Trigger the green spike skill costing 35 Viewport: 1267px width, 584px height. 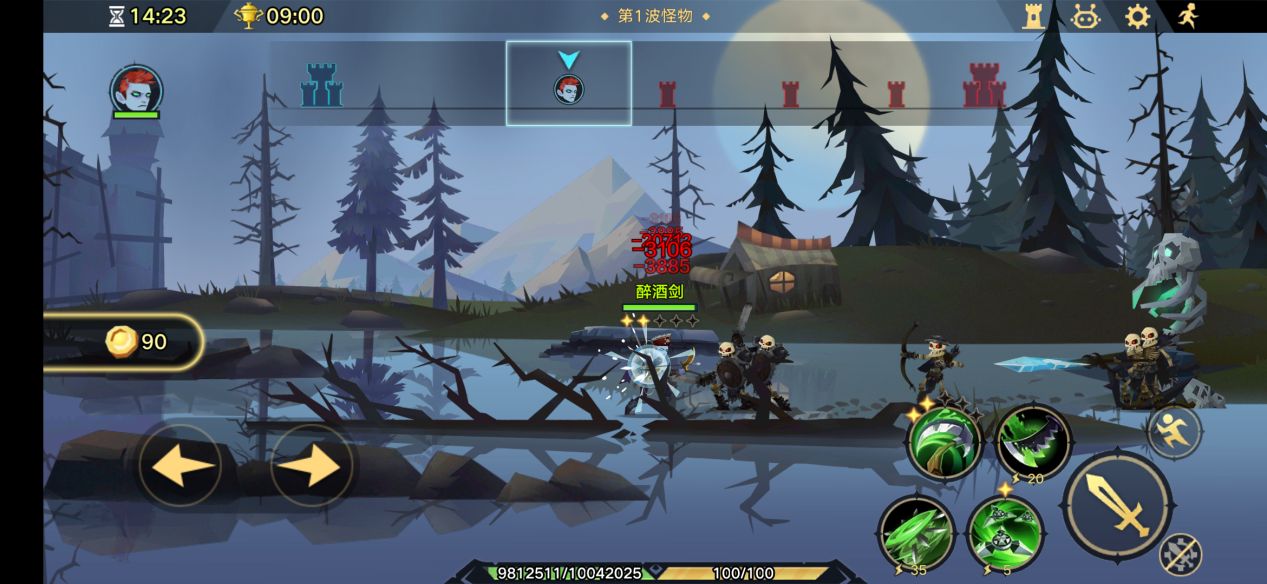[916, 533]
